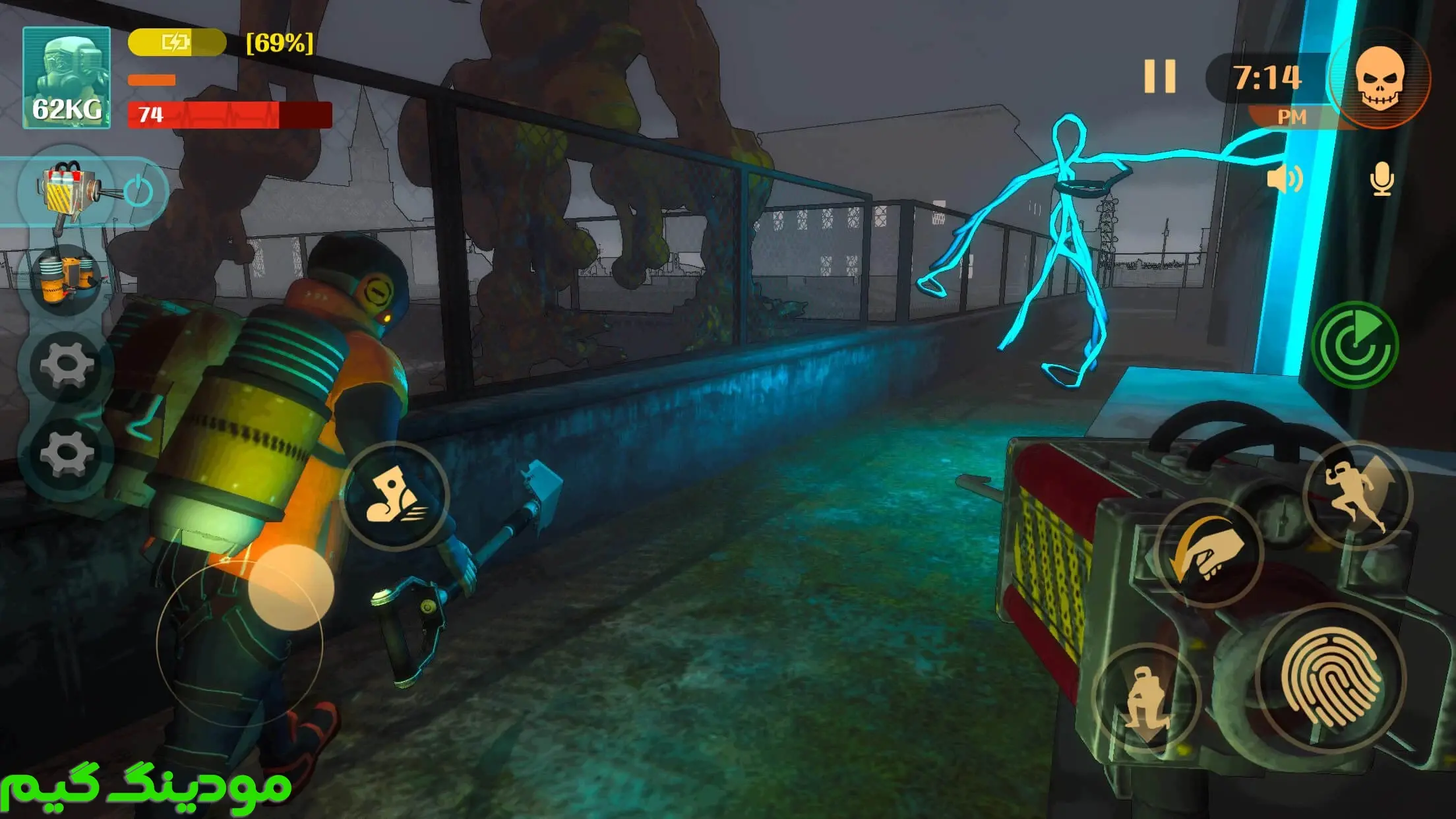Pause the game with the pause button
Image resolution: width=1456 pixels, height=819 pixels.
coord(1159,76)
